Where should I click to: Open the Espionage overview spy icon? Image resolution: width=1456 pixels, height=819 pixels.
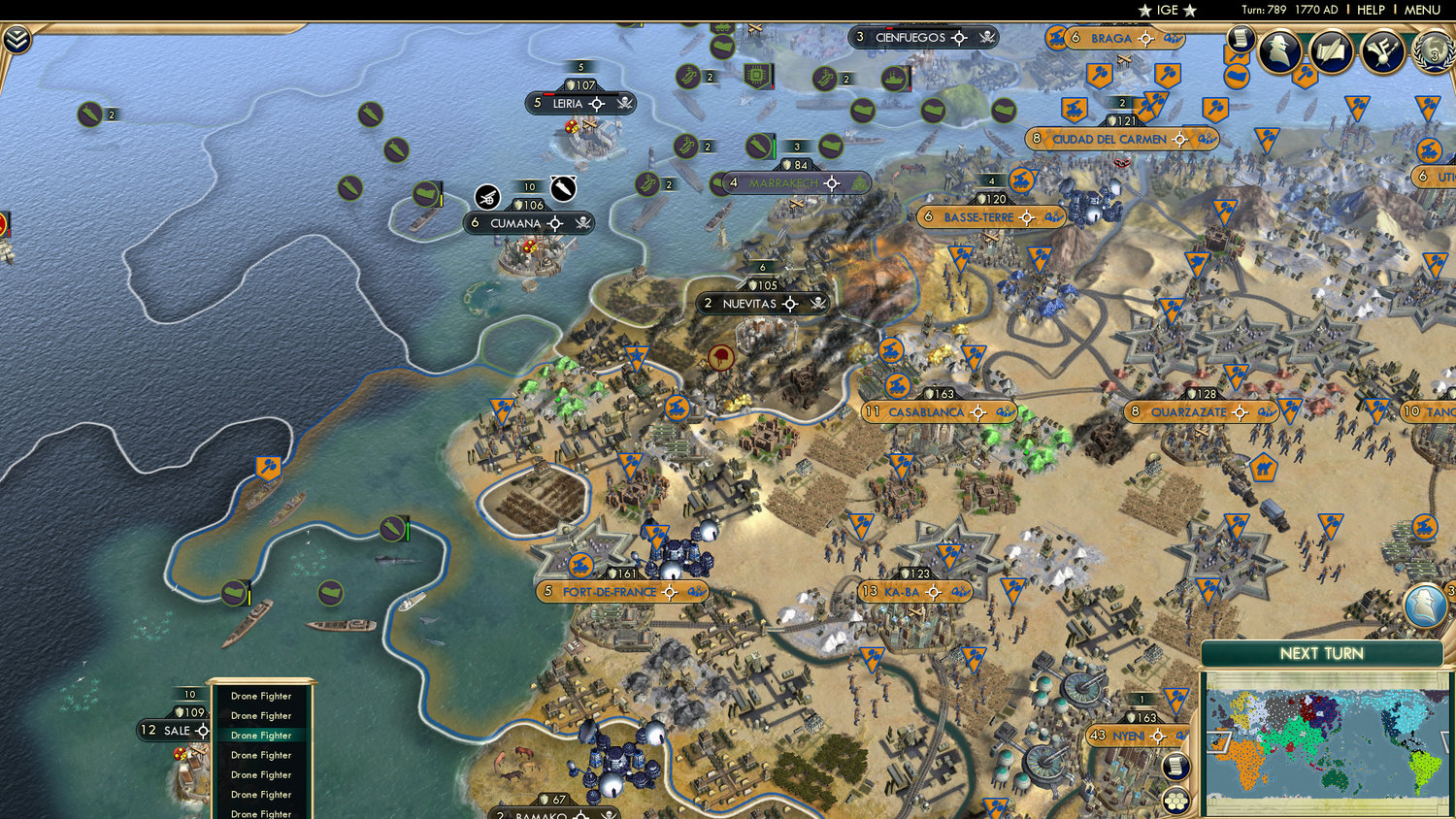[1281, 51]
